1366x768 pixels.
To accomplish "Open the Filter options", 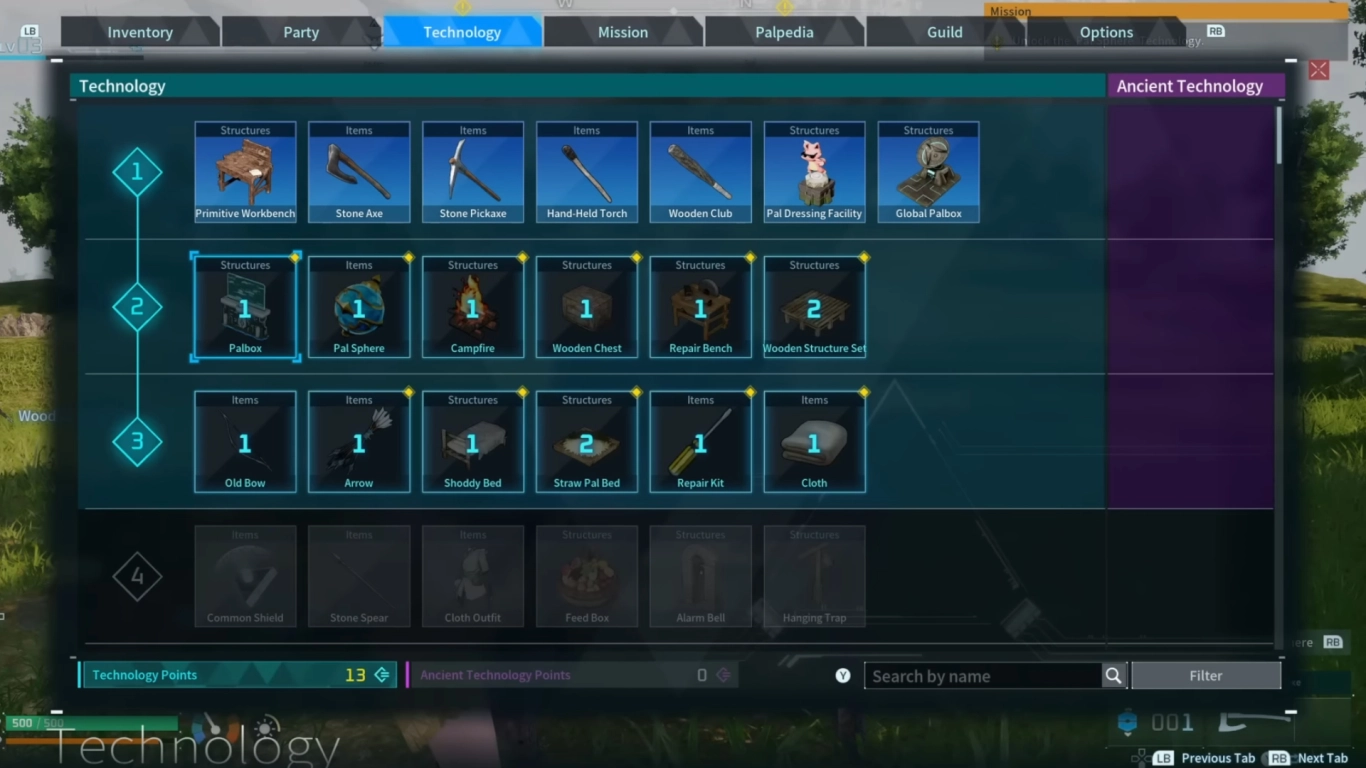I will [x=1206, y=675].
